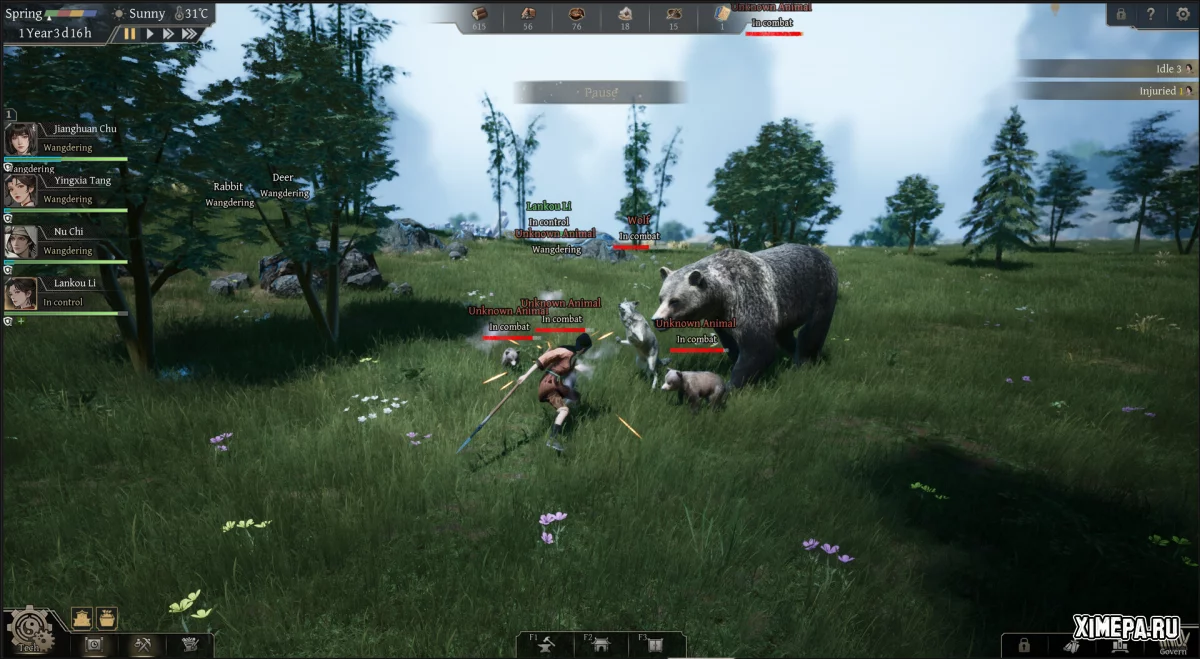Open the help question mark
The width and height of the screenshot is (1200, 659).
[x=1151, y=14]
